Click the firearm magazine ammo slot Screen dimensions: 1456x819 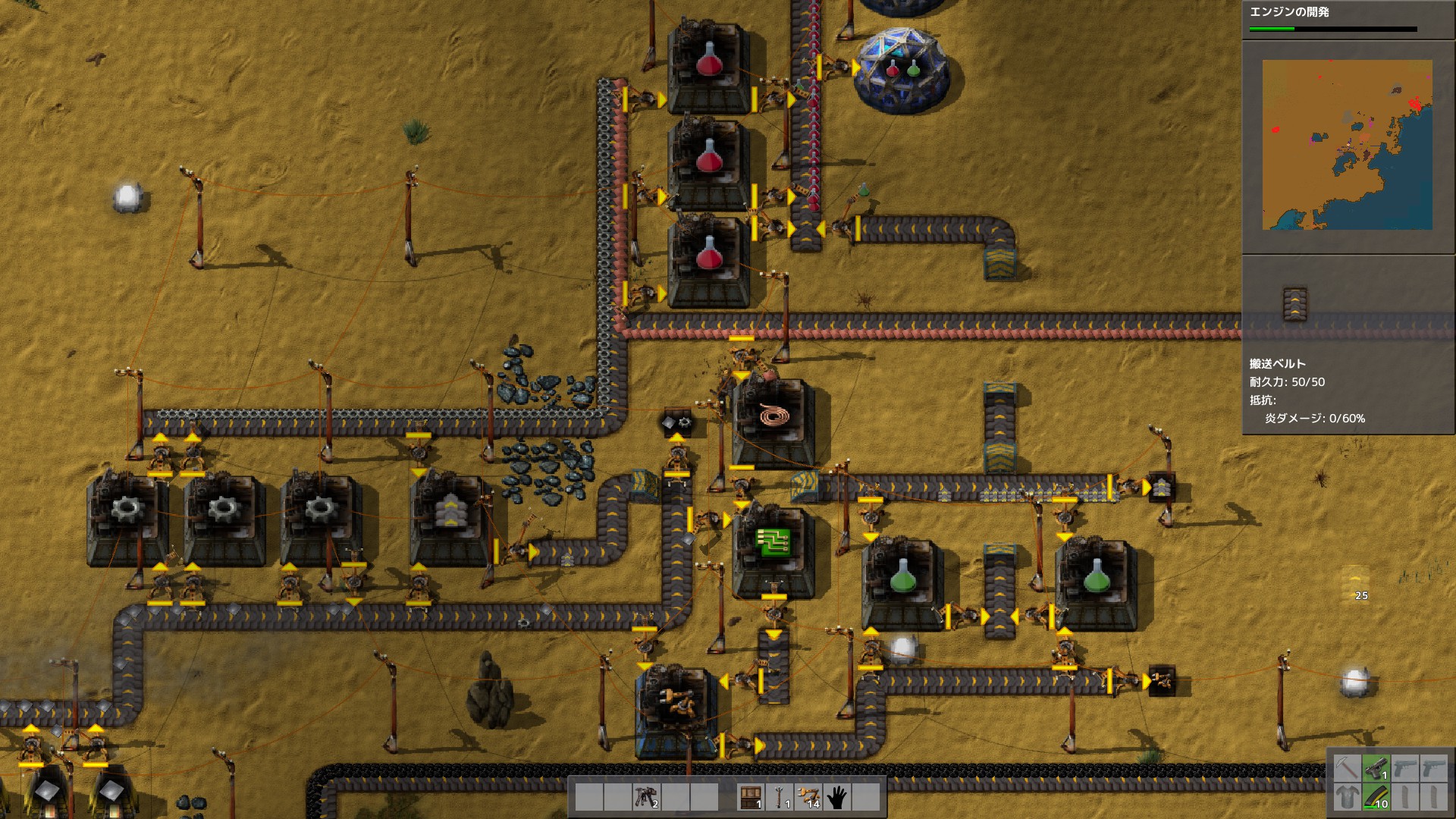[1376, 798]
